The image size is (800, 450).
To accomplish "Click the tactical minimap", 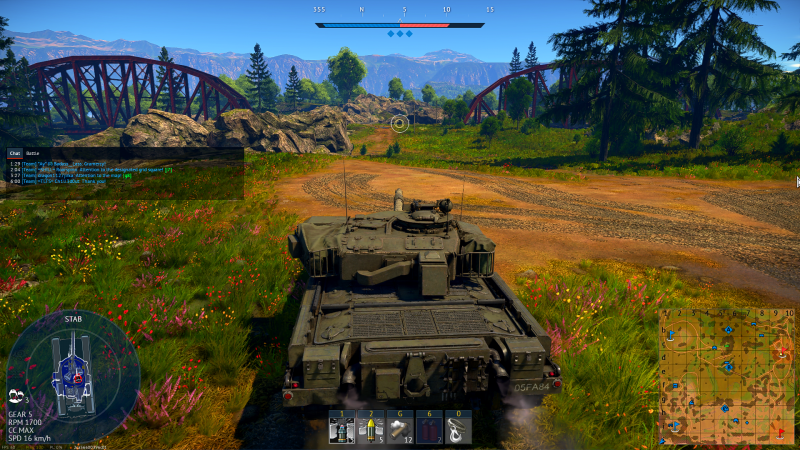I will [727, 376].
